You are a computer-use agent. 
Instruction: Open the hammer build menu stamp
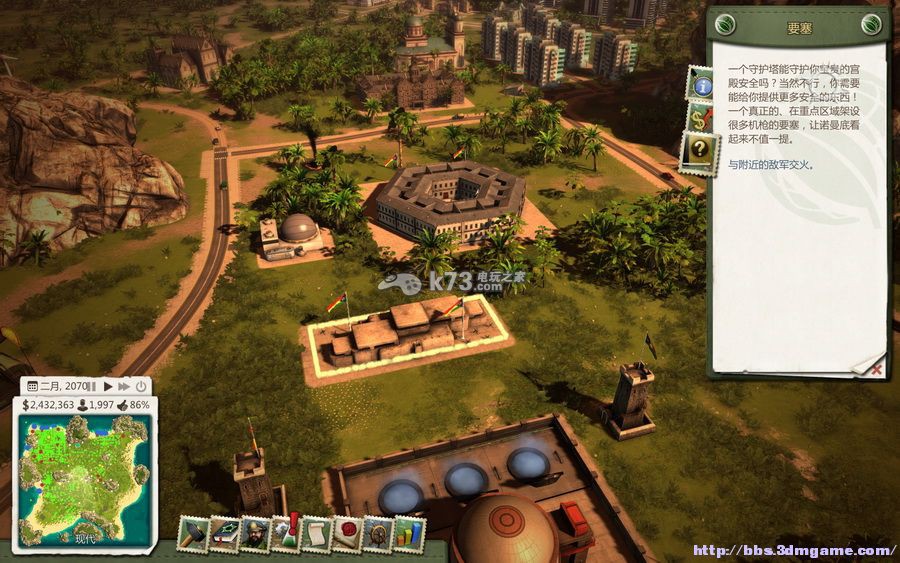(193, 535)
